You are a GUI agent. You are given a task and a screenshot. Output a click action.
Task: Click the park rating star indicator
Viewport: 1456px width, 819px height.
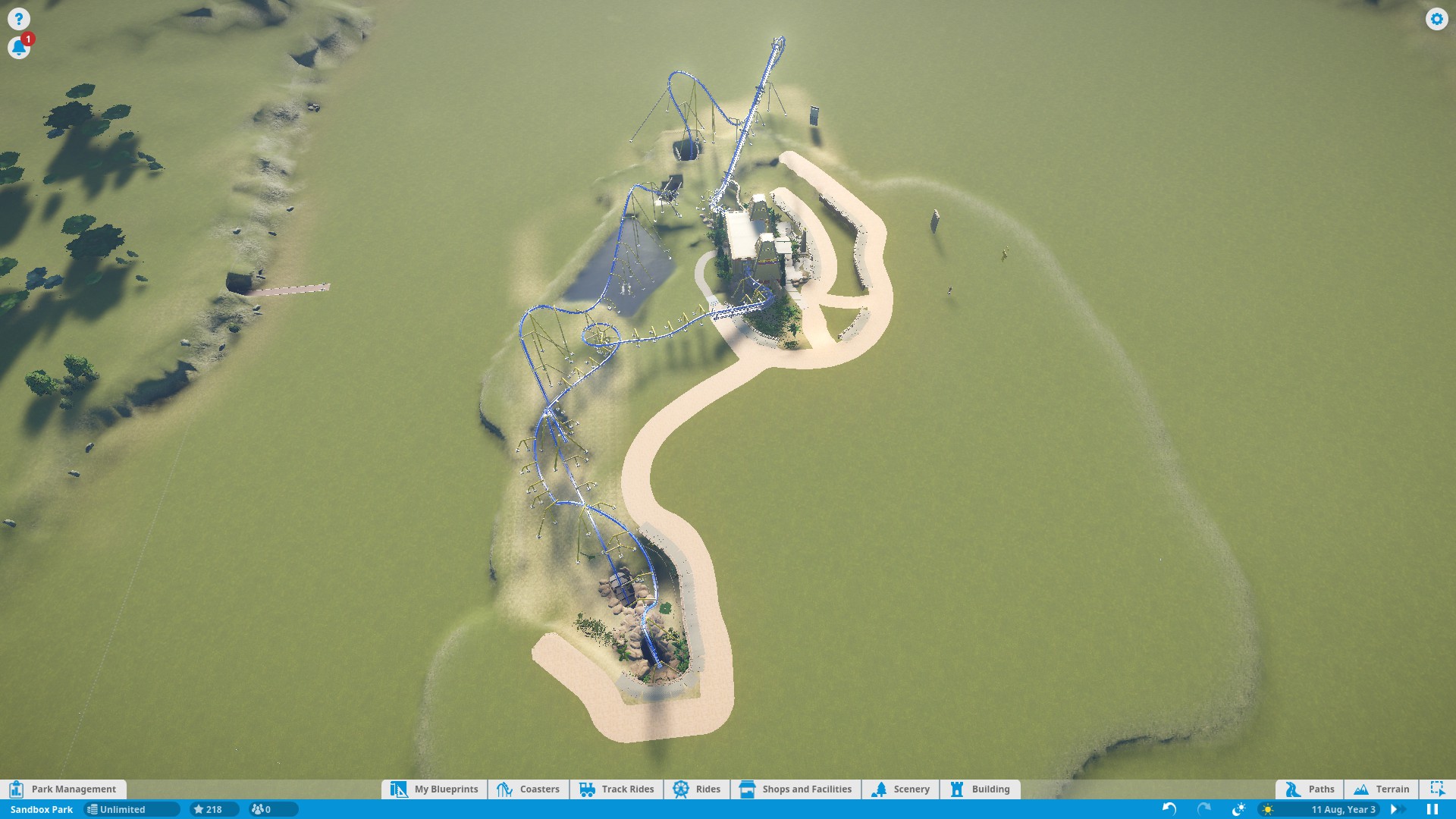tap(208, 809)
